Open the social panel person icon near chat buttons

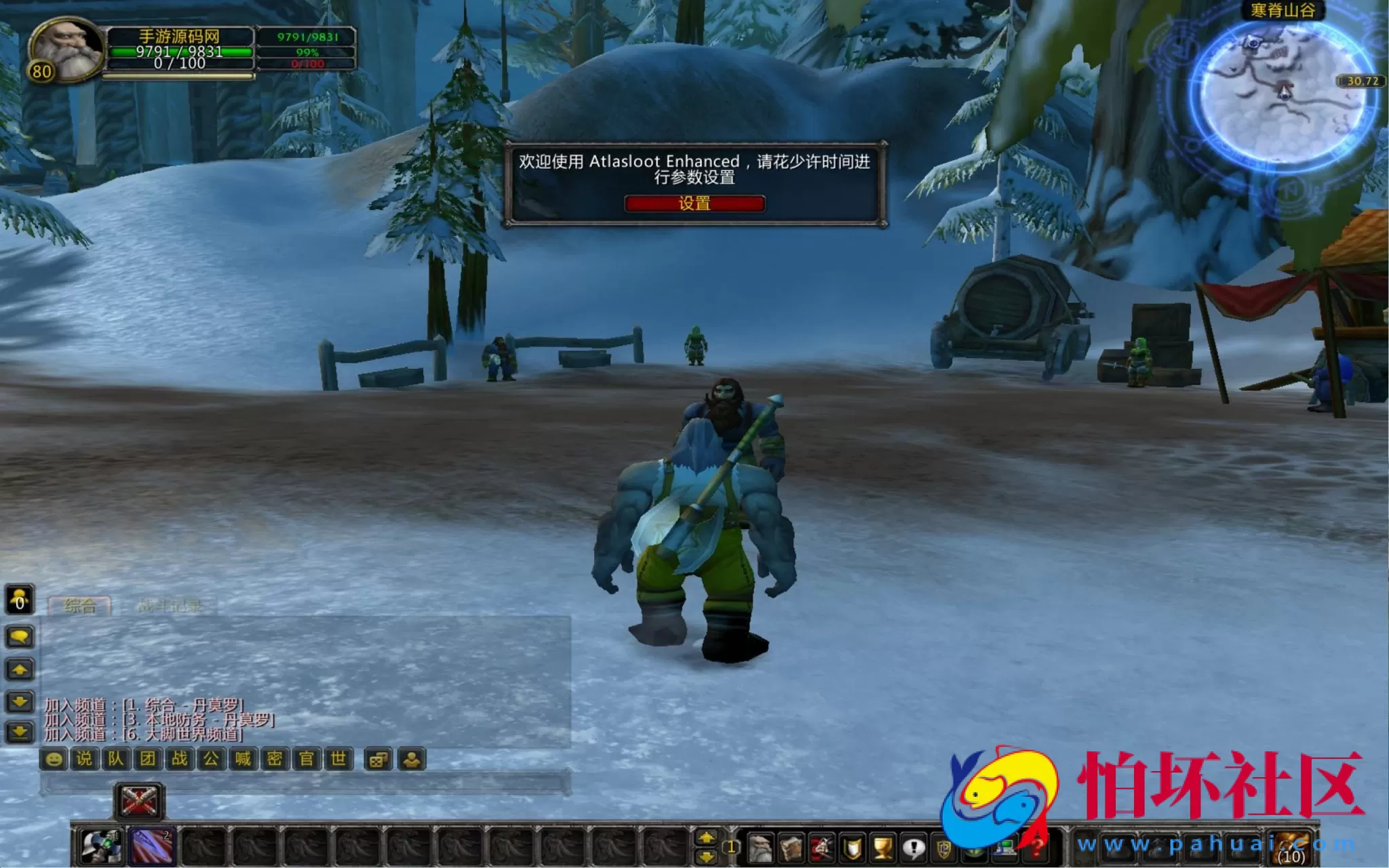[x=412, y=759]
